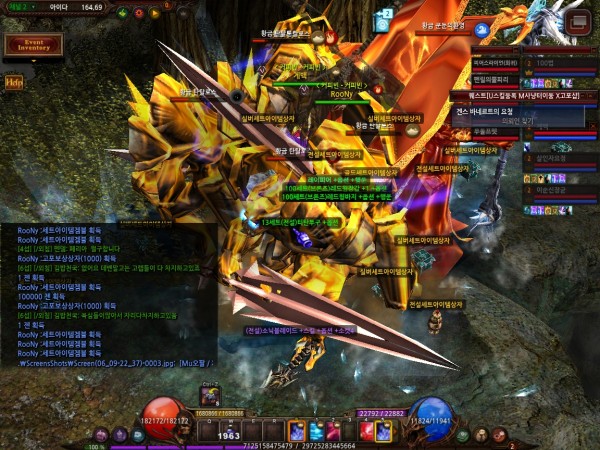Click the green arrow icon in the top bar
600x450 pixels.
122,14
